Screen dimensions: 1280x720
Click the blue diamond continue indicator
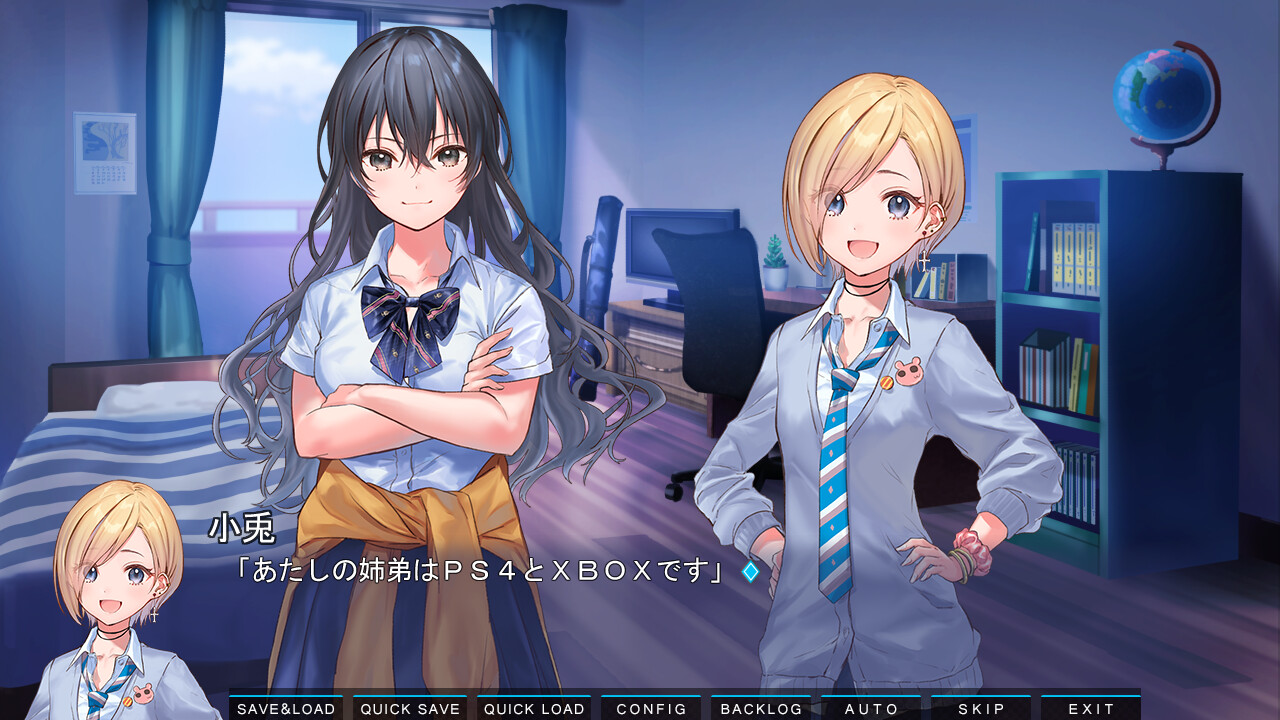[750, 571]
